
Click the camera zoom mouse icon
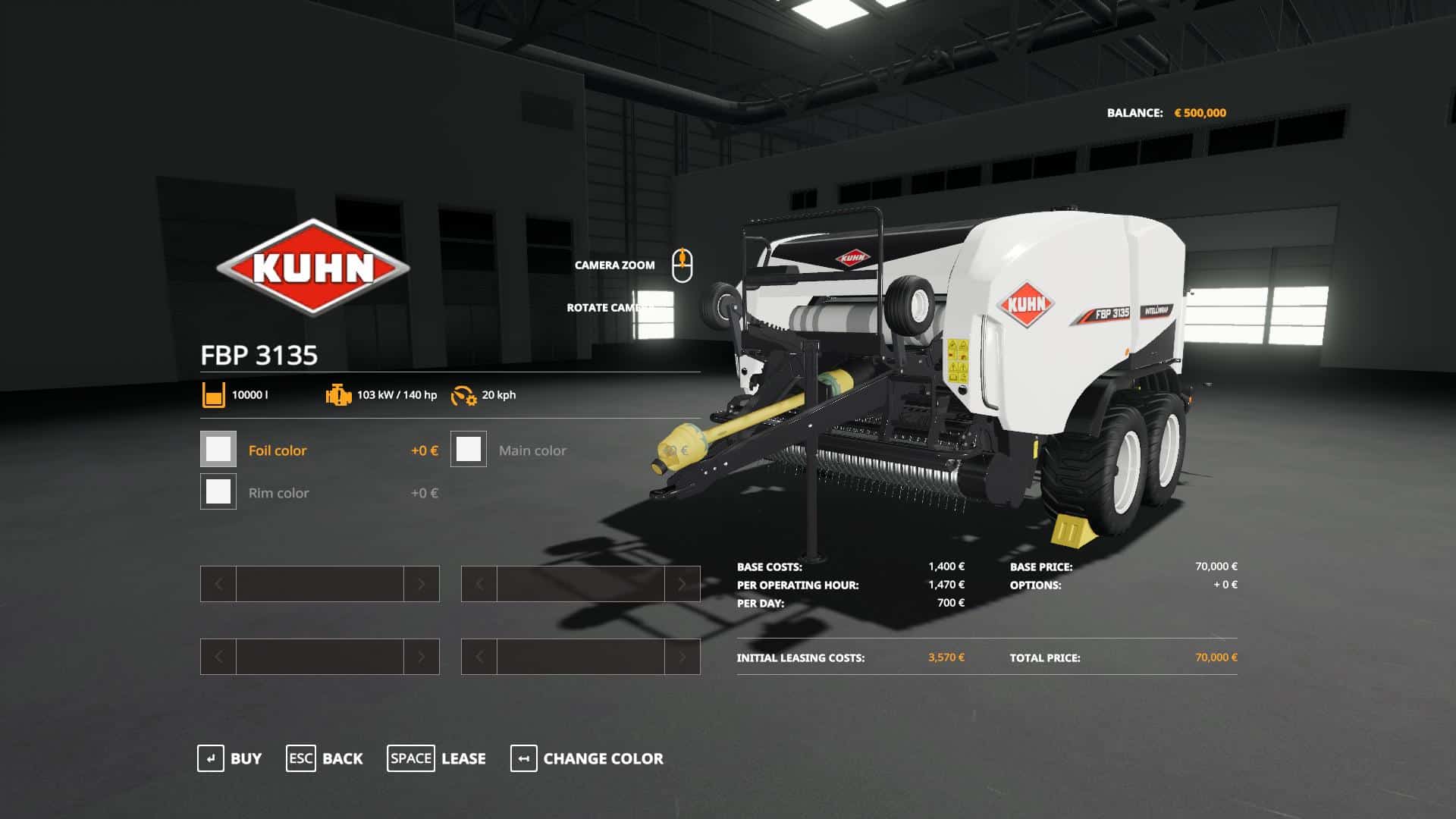(x=683, y=265)
